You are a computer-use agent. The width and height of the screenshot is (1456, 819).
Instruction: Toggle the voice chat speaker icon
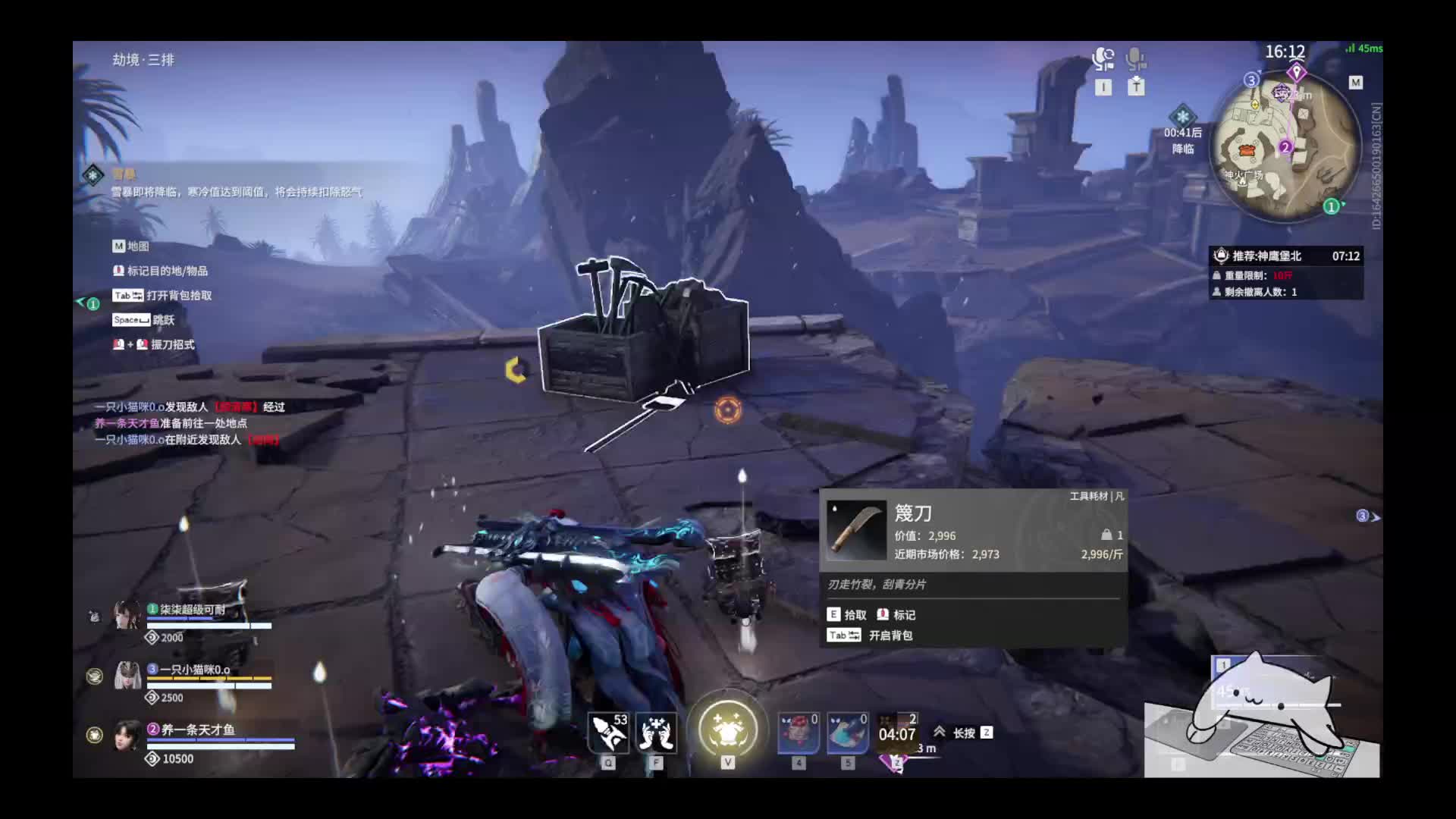pyautogui.click(x=1103, y=59)
